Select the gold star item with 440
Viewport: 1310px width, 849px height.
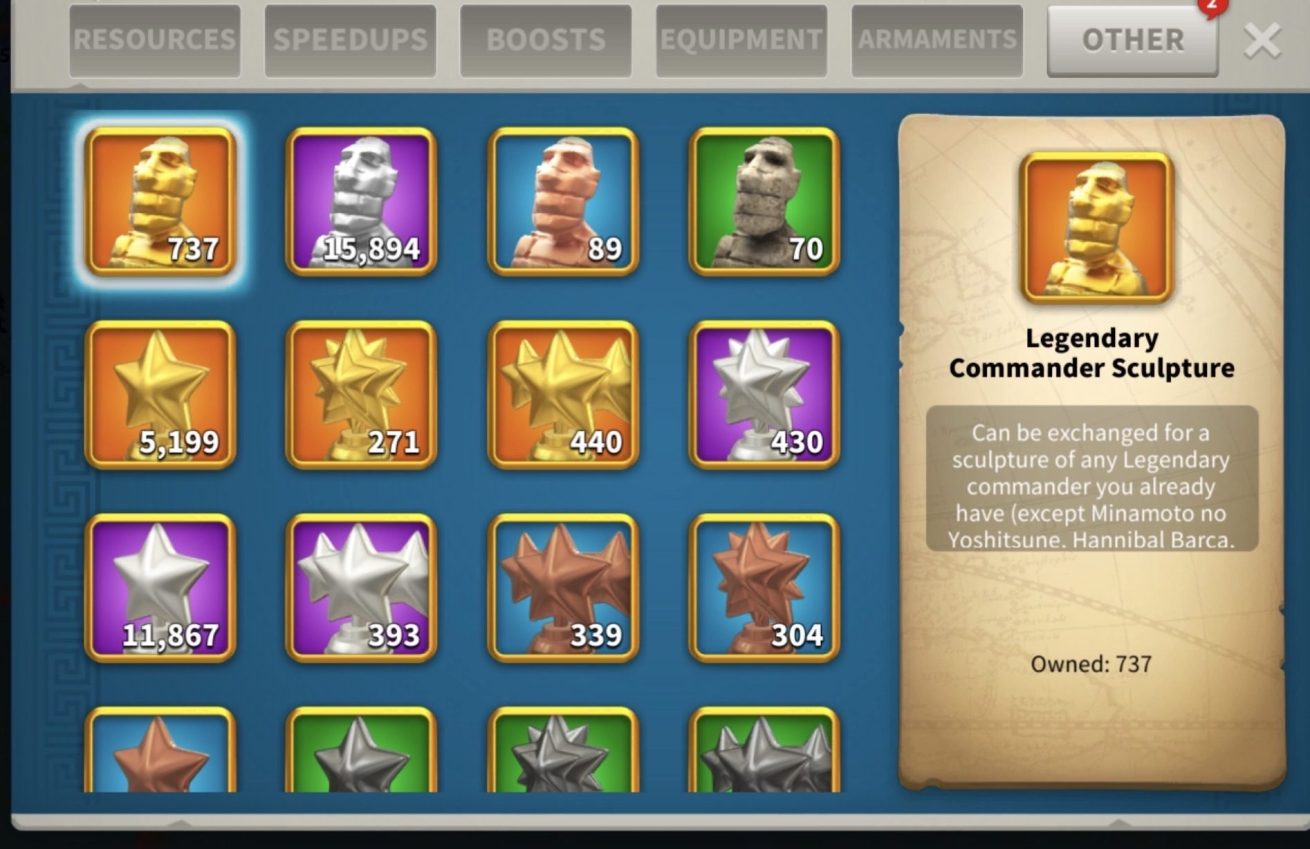coord(563,394)
